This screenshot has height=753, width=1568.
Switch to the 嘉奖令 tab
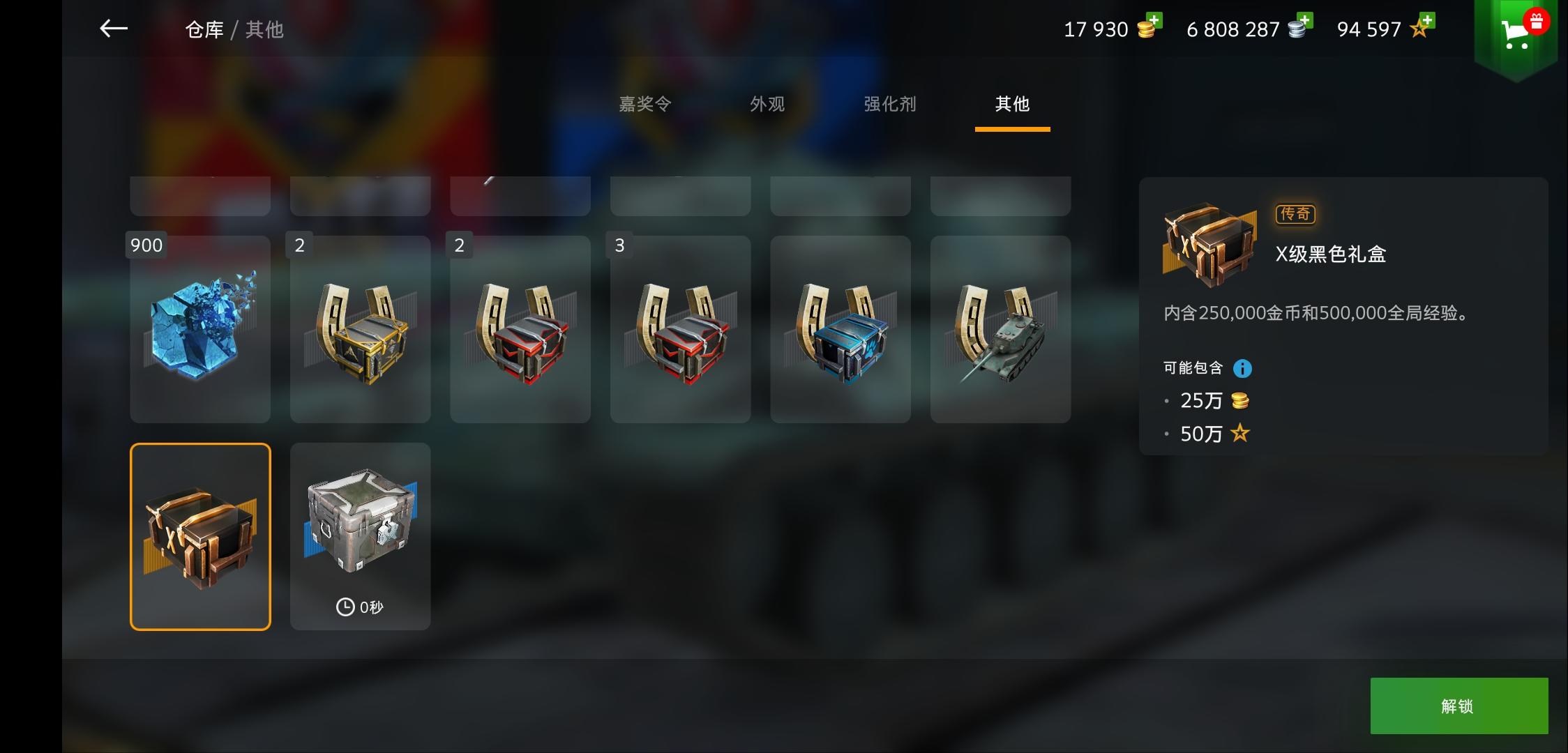[645, 104]
